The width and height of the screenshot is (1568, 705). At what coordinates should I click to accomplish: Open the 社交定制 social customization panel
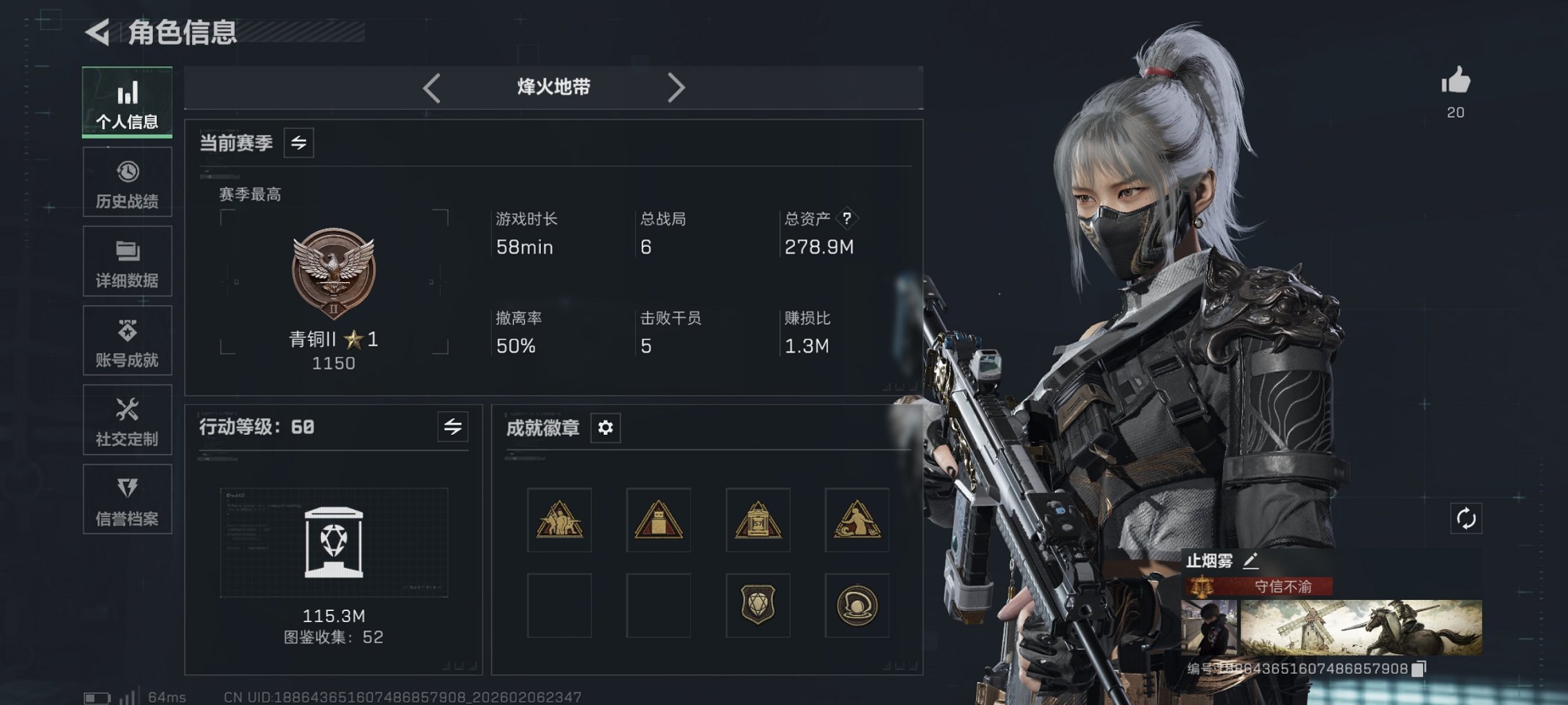127,420
